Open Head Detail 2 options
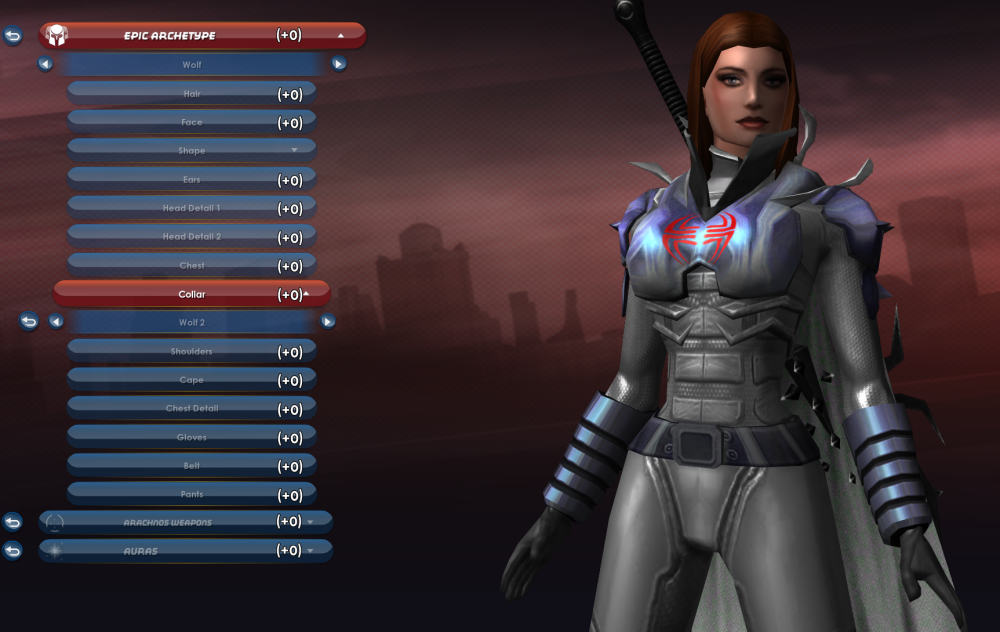Image resolution: width=1000 pixels, height=632 pixels. (192, 237)
